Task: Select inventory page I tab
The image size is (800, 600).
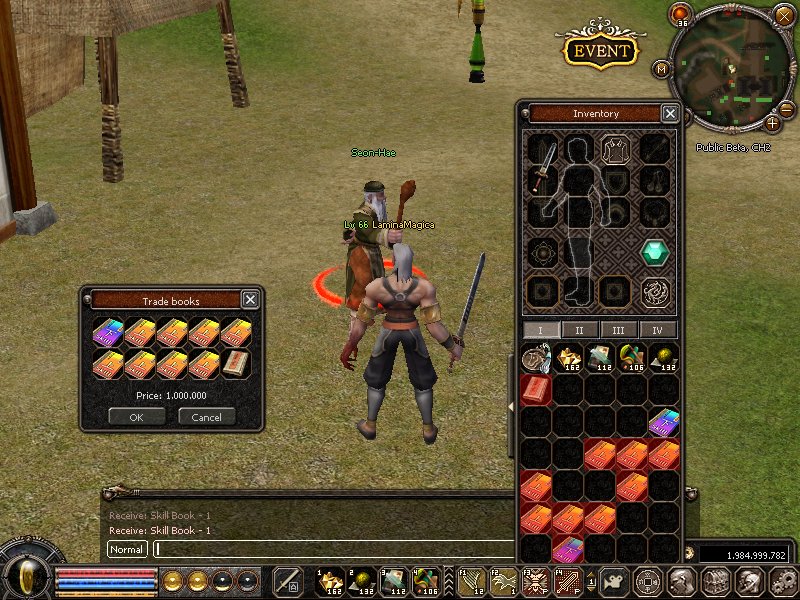Action: coord(540,330)
